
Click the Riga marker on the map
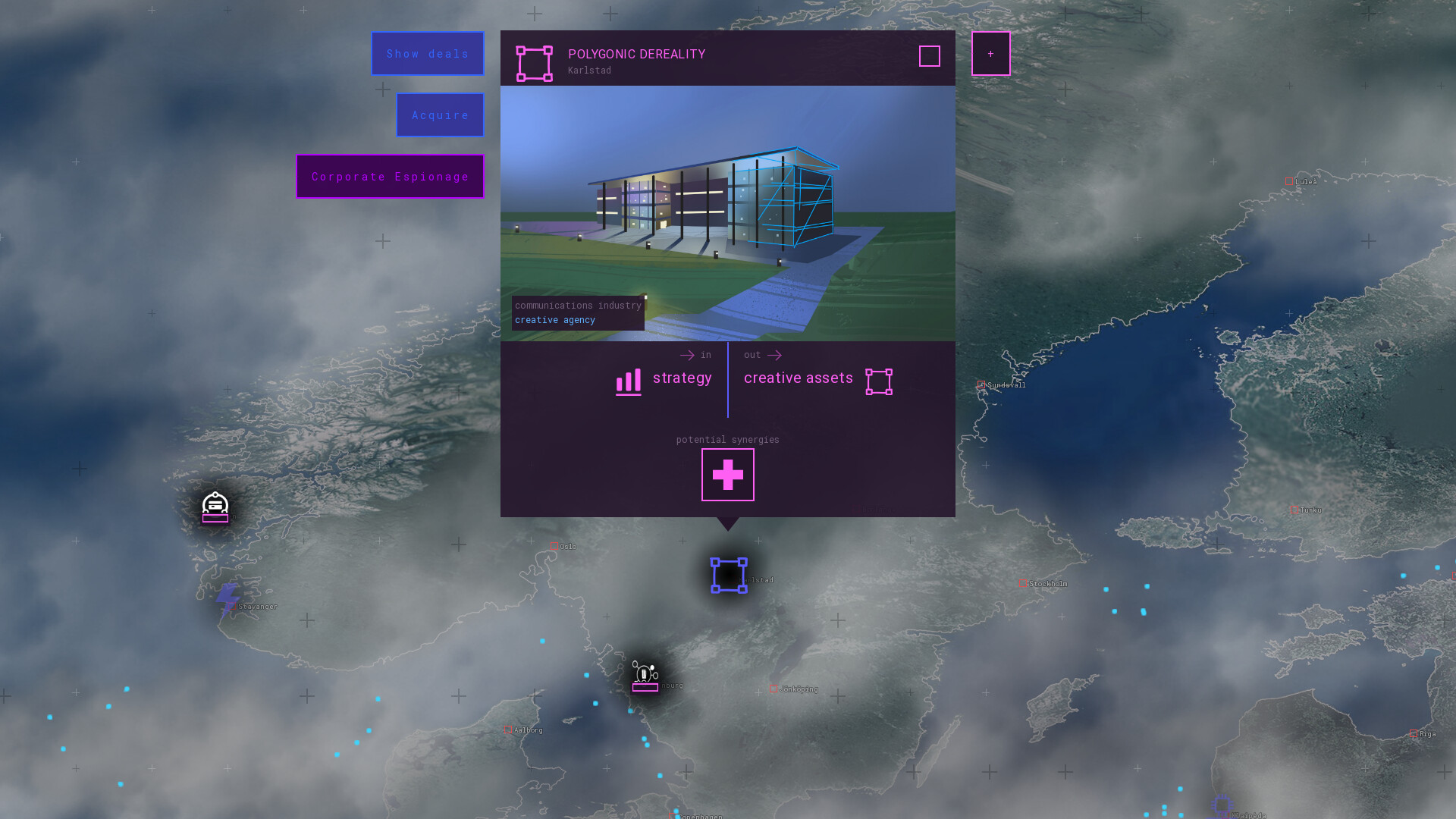(1412, 734)
